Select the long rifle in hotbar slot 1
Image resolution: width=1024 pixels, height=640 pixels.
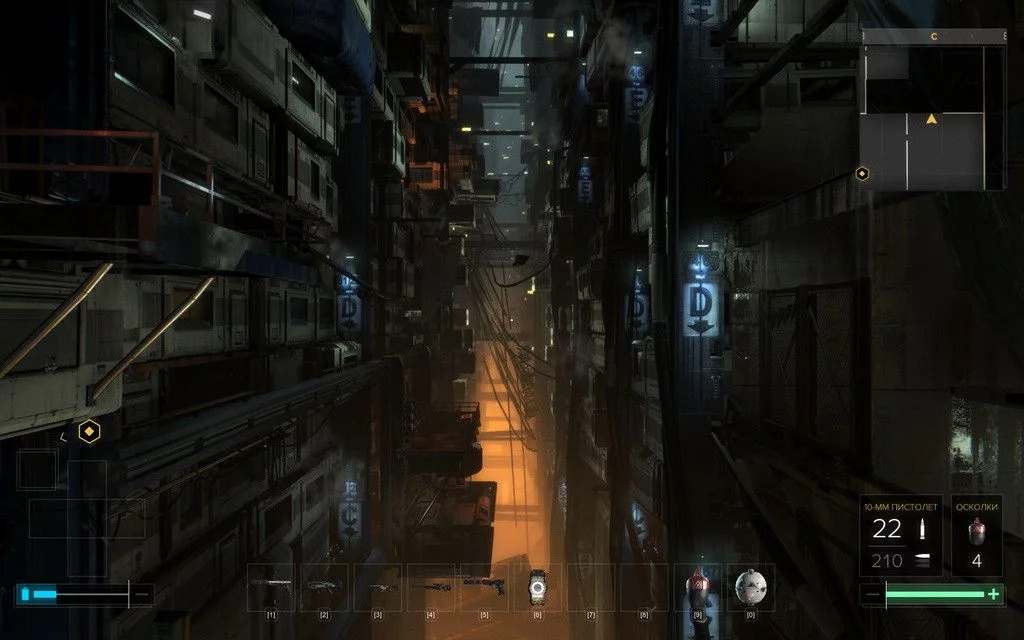point(271,585)
